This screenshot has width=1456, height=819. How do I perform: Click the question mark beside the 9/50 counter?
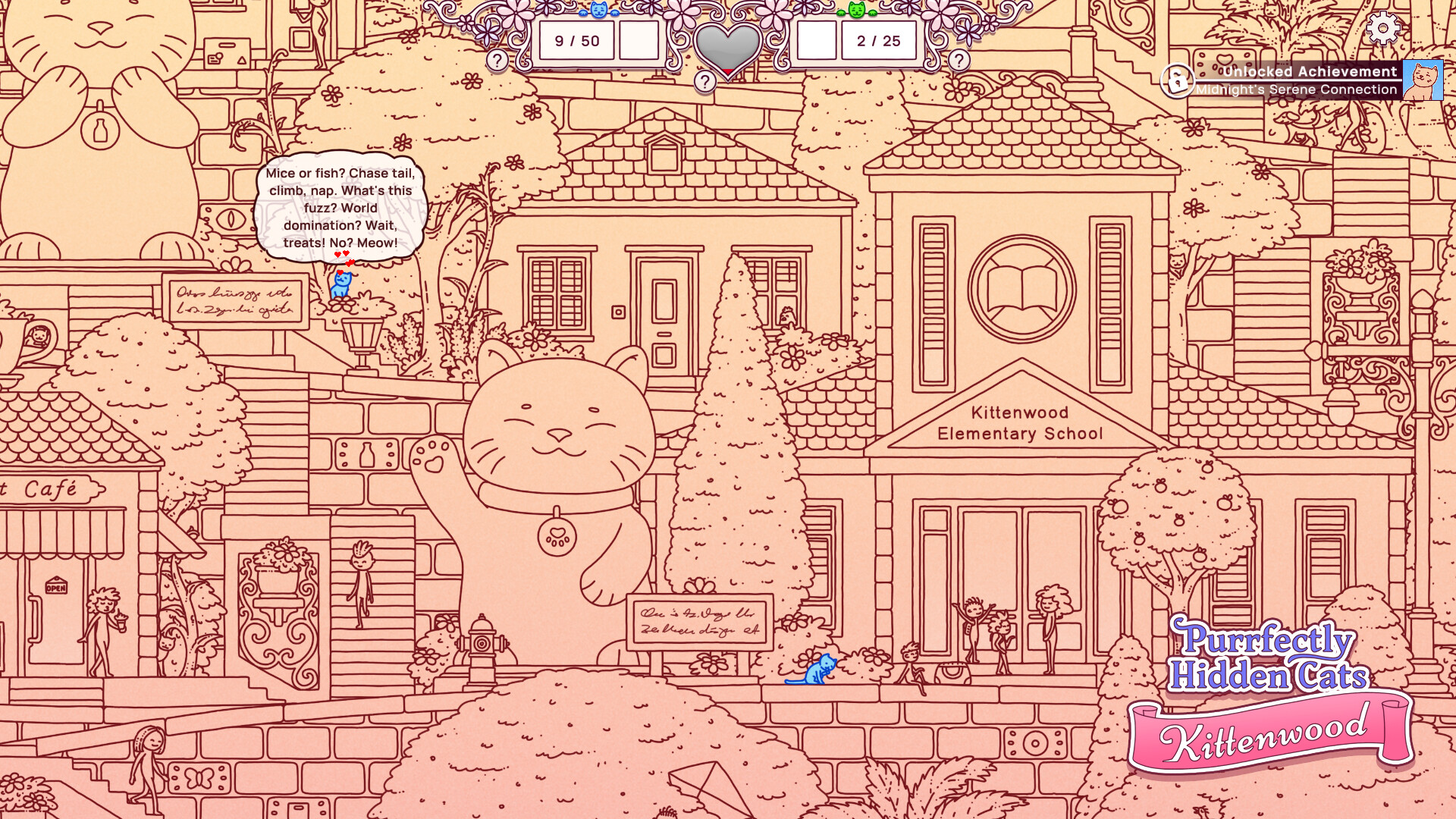[x=497, y=58]
